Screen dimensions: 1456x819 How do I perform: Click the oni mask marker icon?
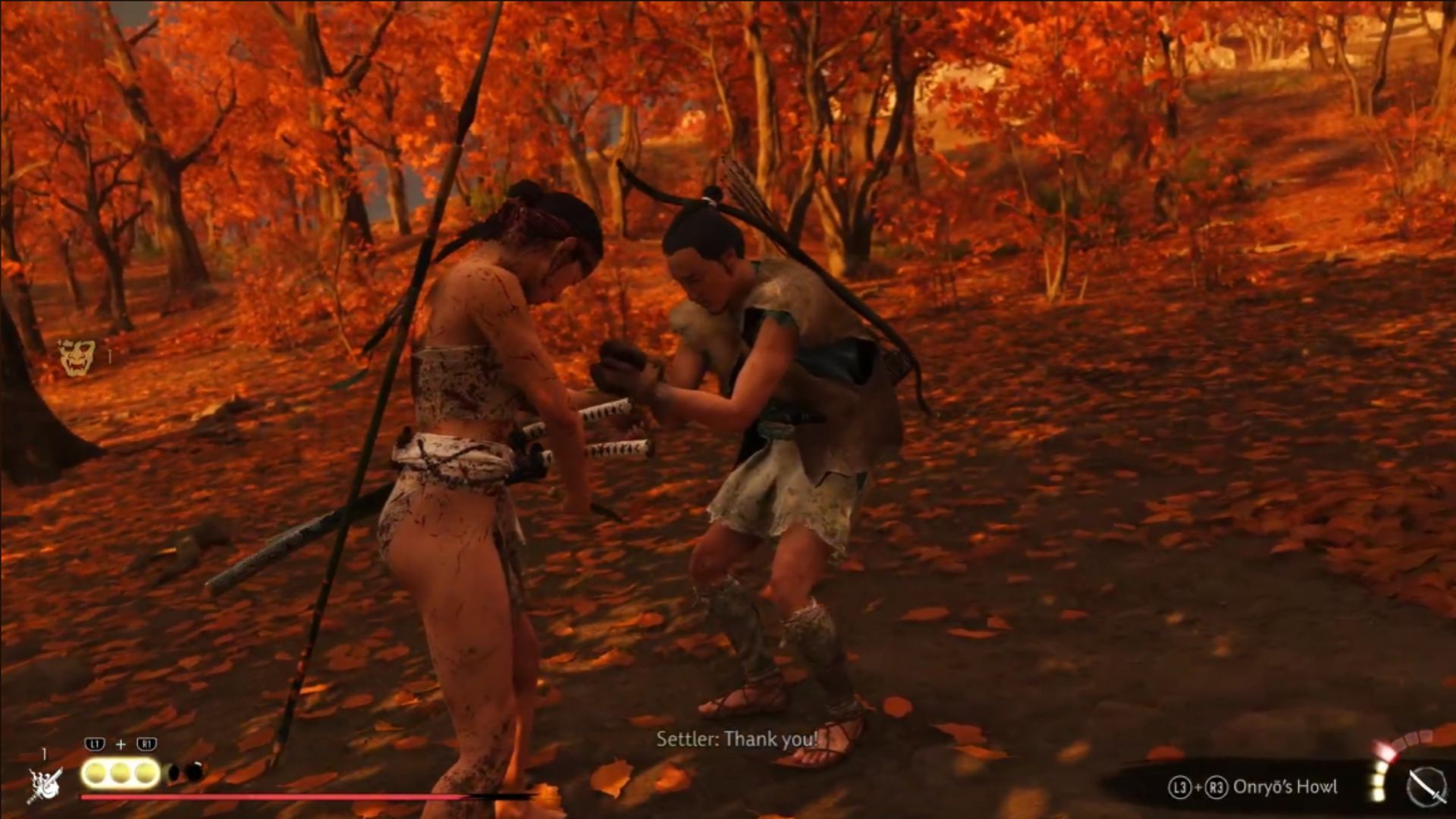coord(77,358)
